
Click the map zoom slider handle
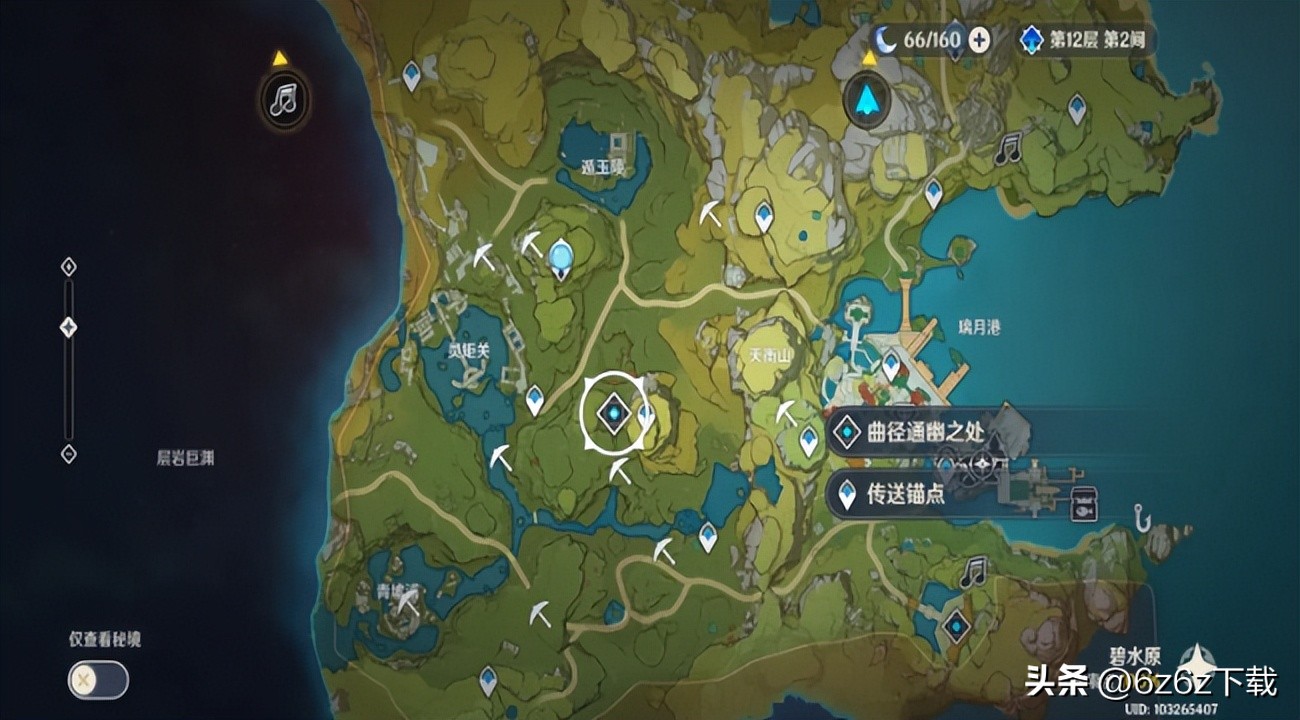coord(69,327)
